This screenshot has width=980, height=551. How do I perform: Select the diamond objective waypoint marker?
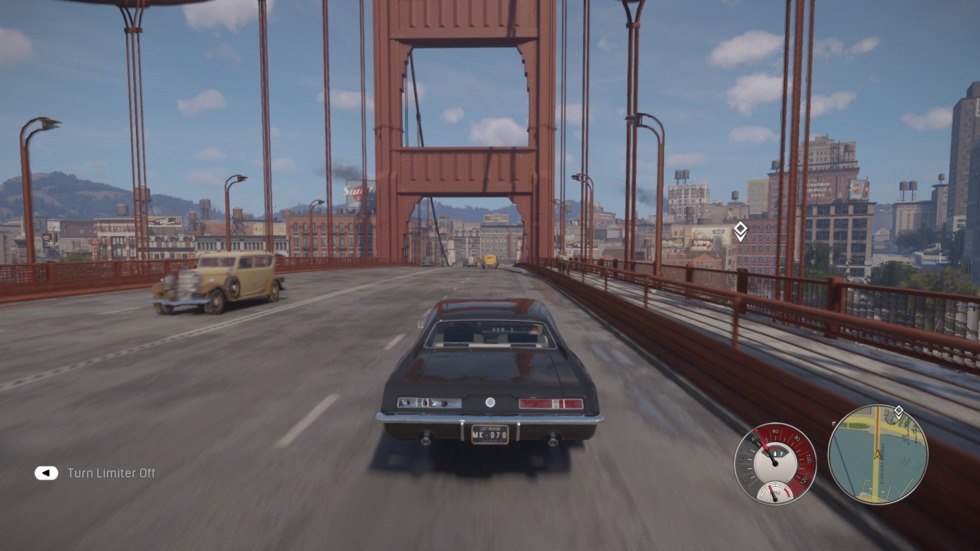coord(740,232)
